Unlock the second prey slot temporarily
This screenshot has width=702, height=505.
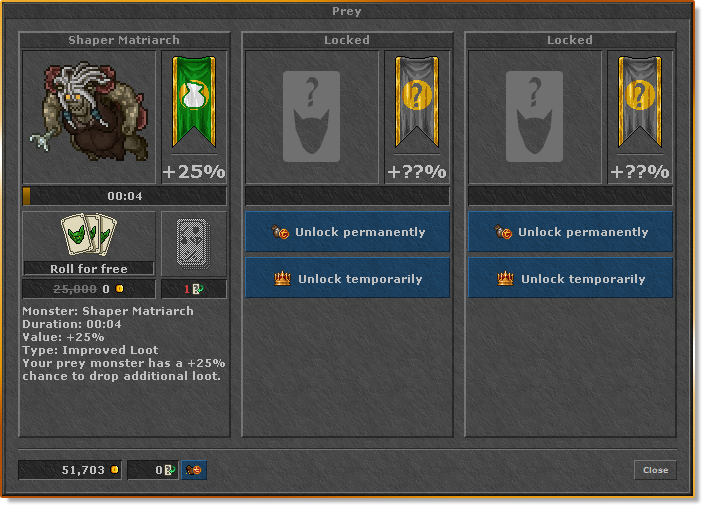point(347,279)
